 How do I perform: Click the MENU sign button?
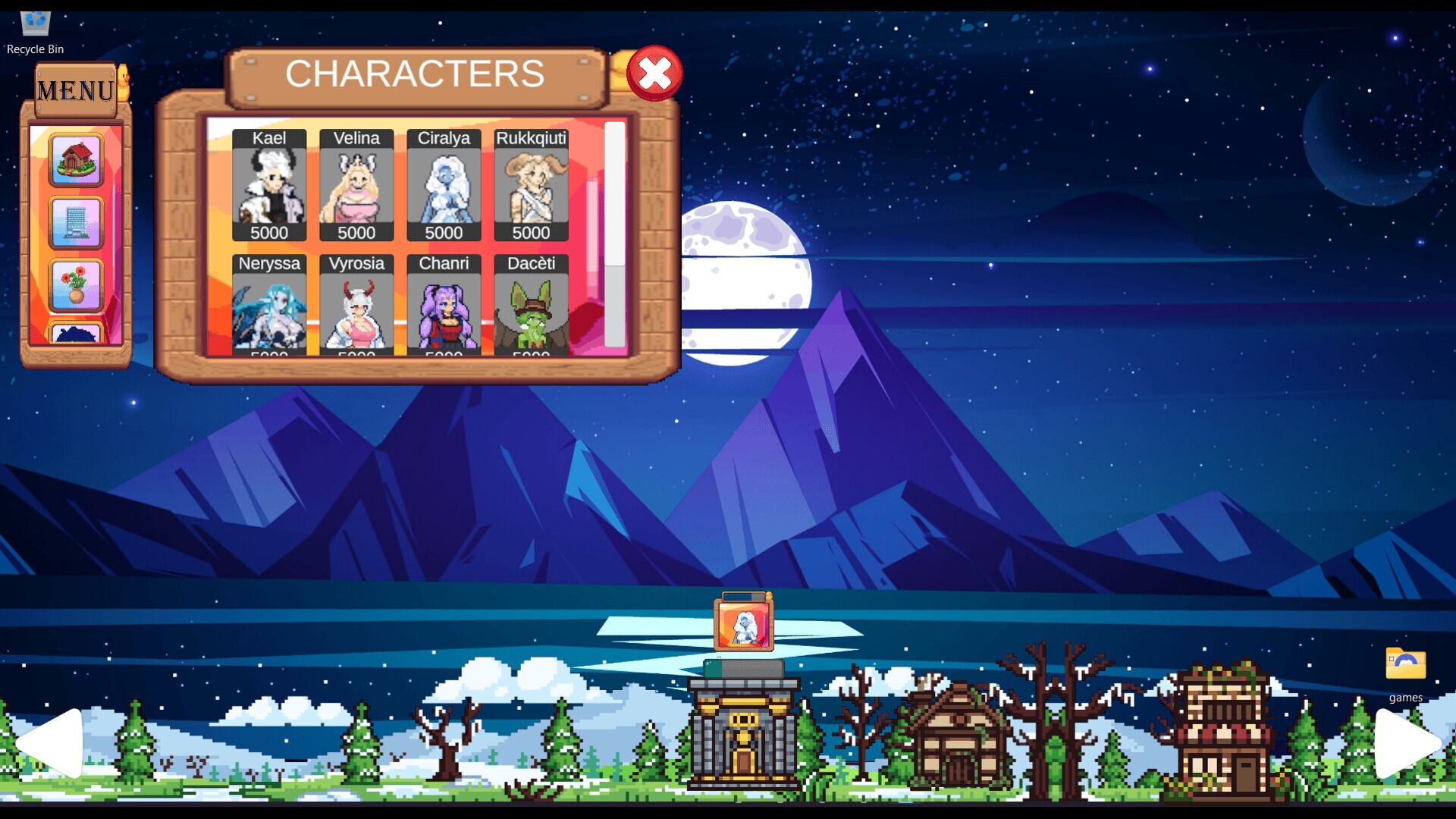(x=75, y=91)
